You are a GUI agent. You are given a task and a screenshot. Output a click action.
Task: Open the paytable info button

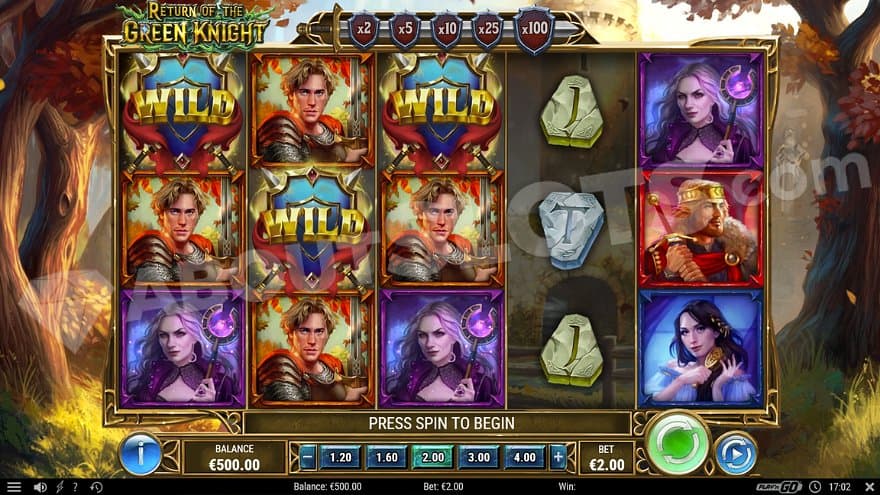pos(140,454)
